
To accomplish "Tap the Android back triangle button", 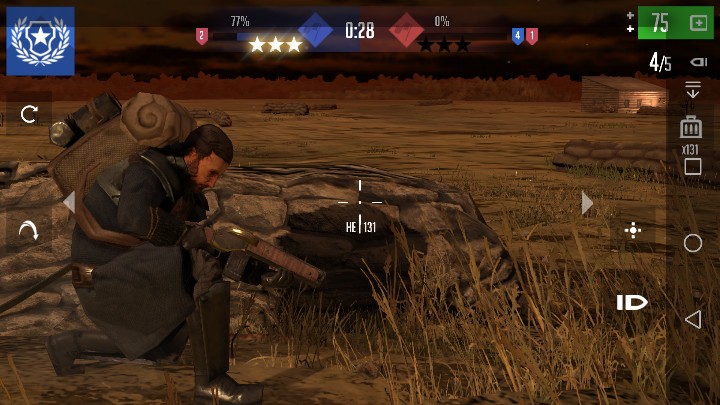I will (692, 319).
